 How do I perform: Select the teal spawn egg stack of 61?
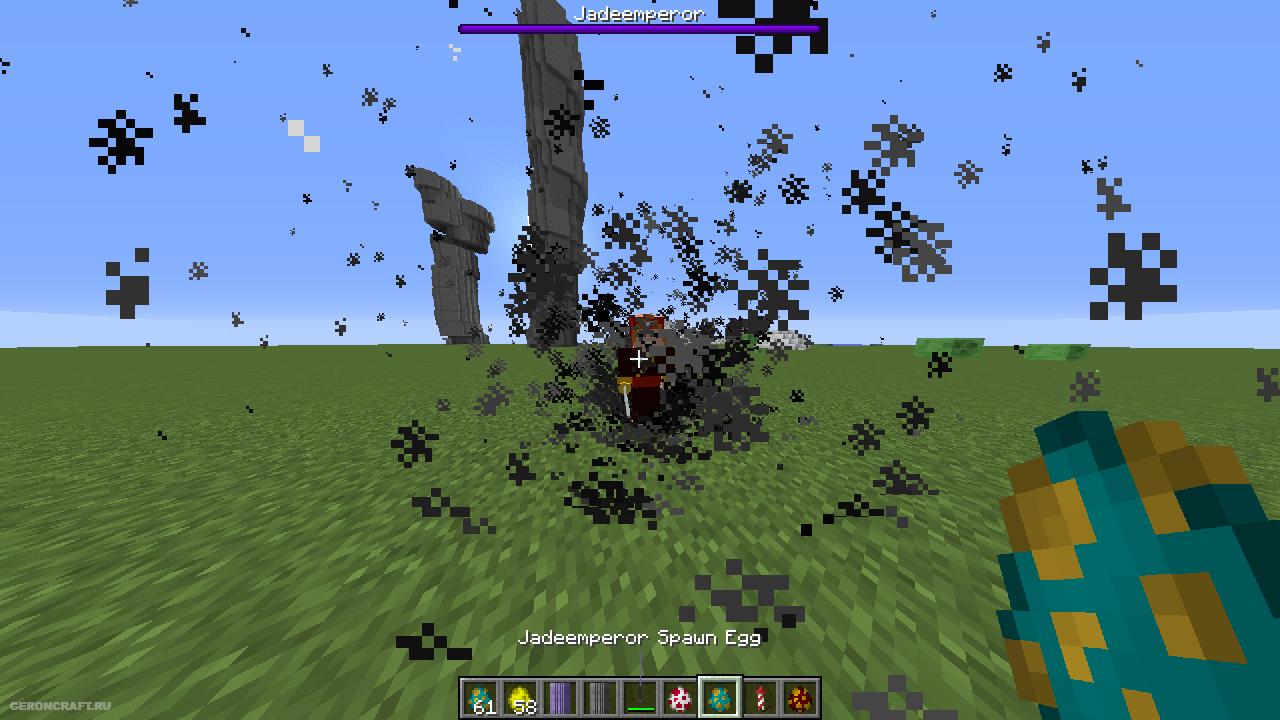(x=481, y=697)
